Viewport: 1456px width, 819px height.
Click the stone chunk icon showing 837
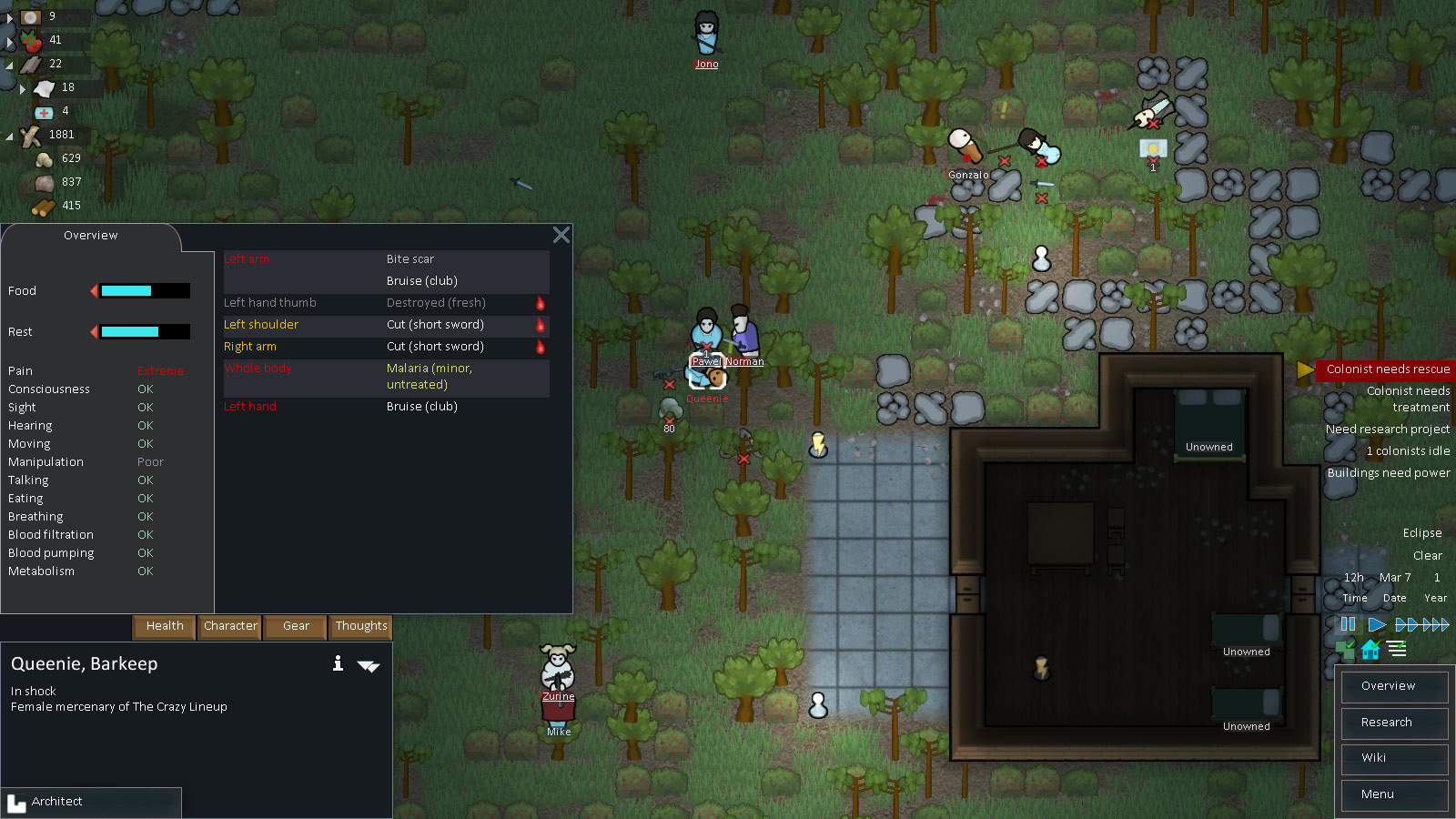coord(44,182)
